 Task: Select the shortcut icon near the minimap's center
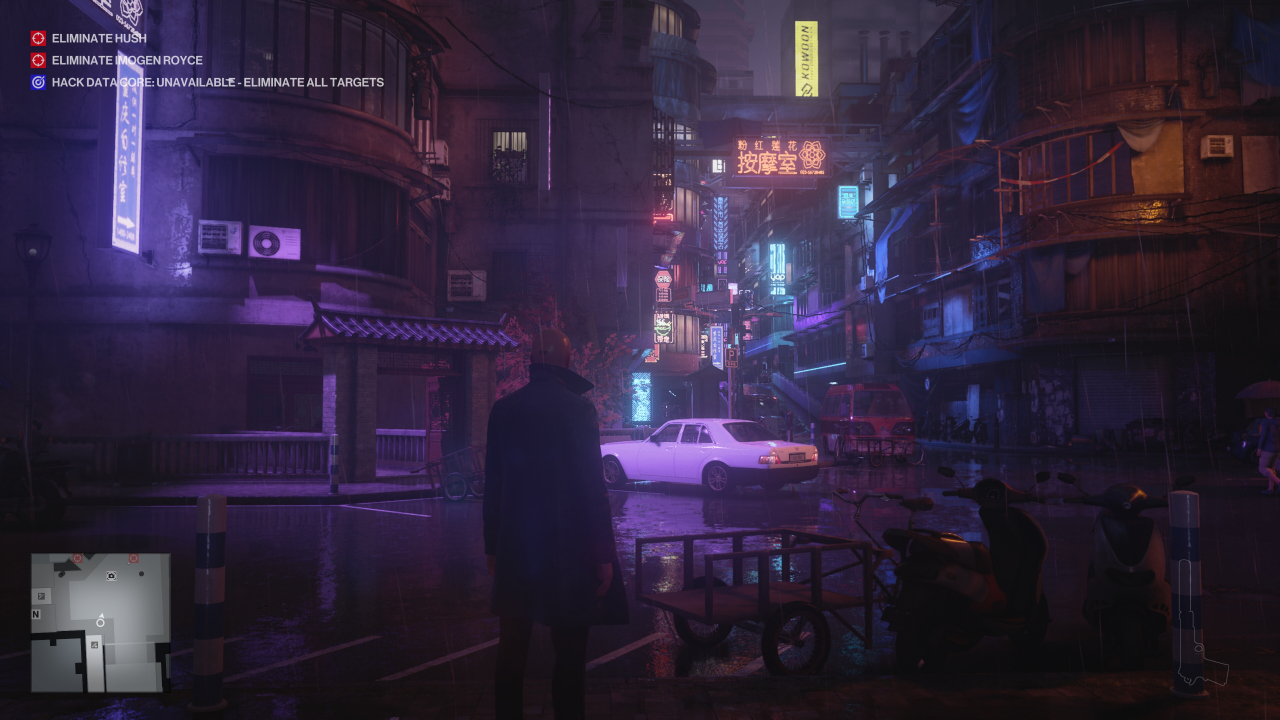click(x=93, y=645)
